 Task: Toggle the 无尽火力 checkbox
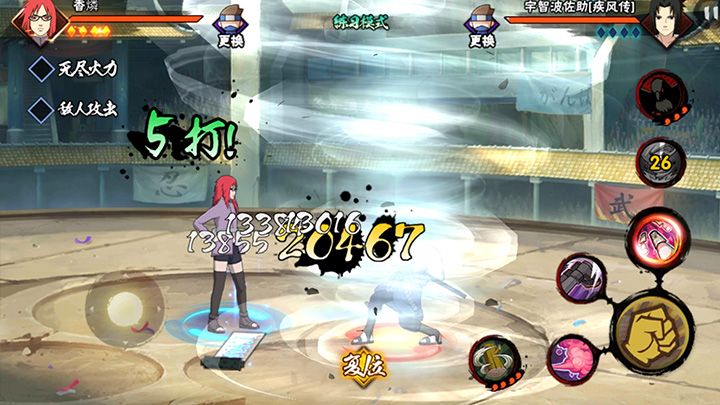(x=43, y=70)
